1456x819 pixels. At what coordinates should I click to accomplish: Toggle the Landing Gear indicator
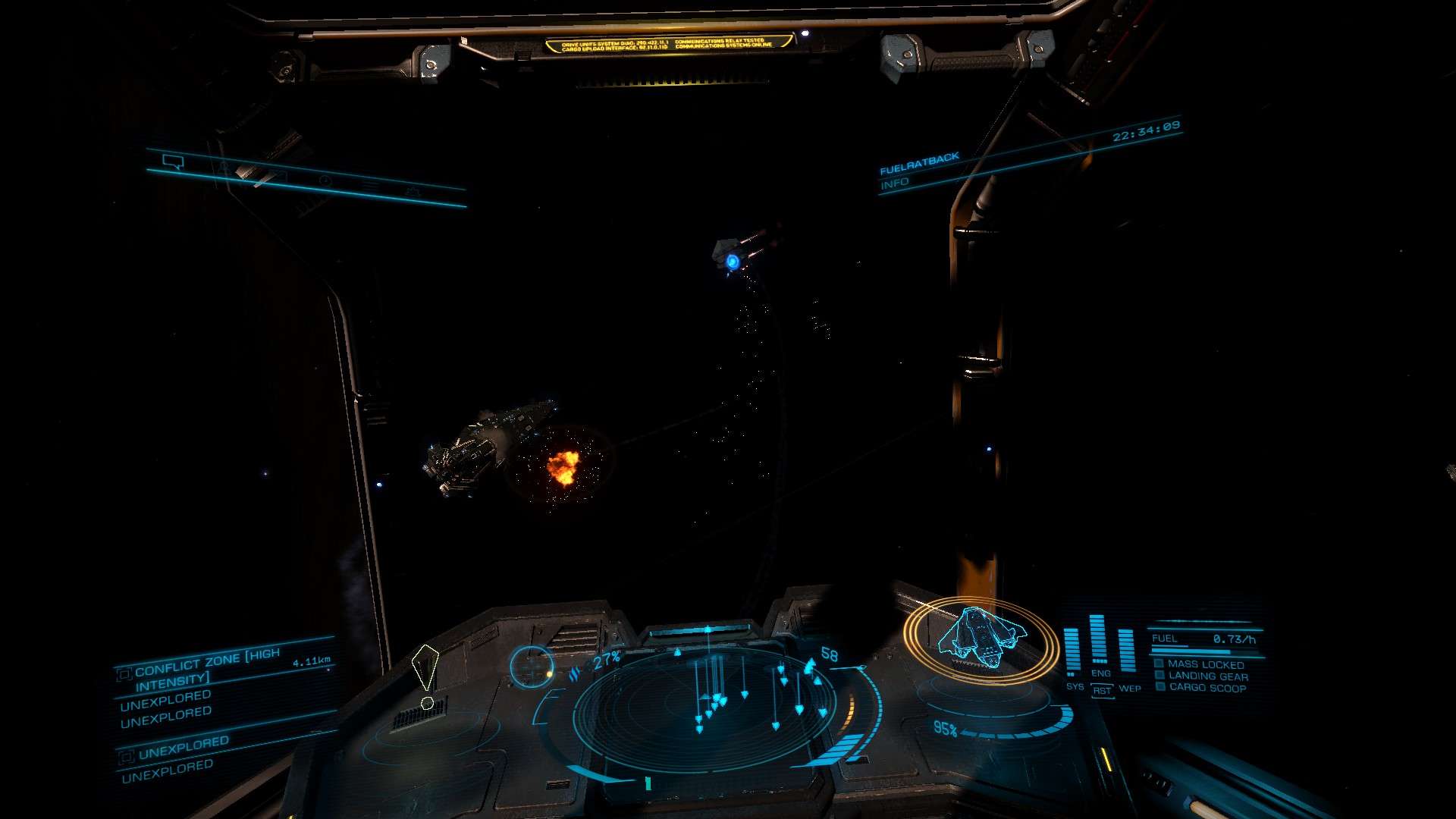click(1207, 676)
